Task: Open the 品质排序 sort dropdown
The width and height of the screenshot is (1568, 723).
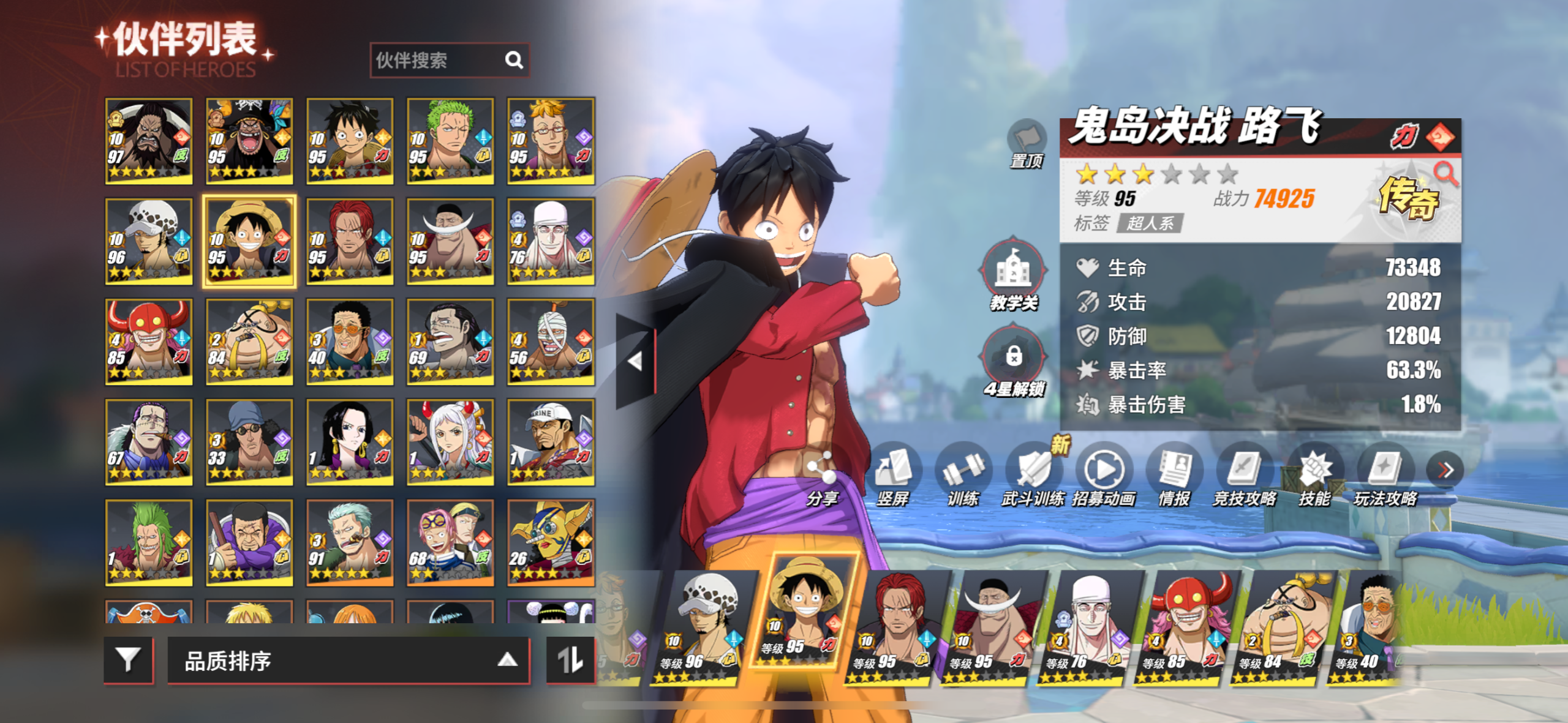Action: pos(348,661)
